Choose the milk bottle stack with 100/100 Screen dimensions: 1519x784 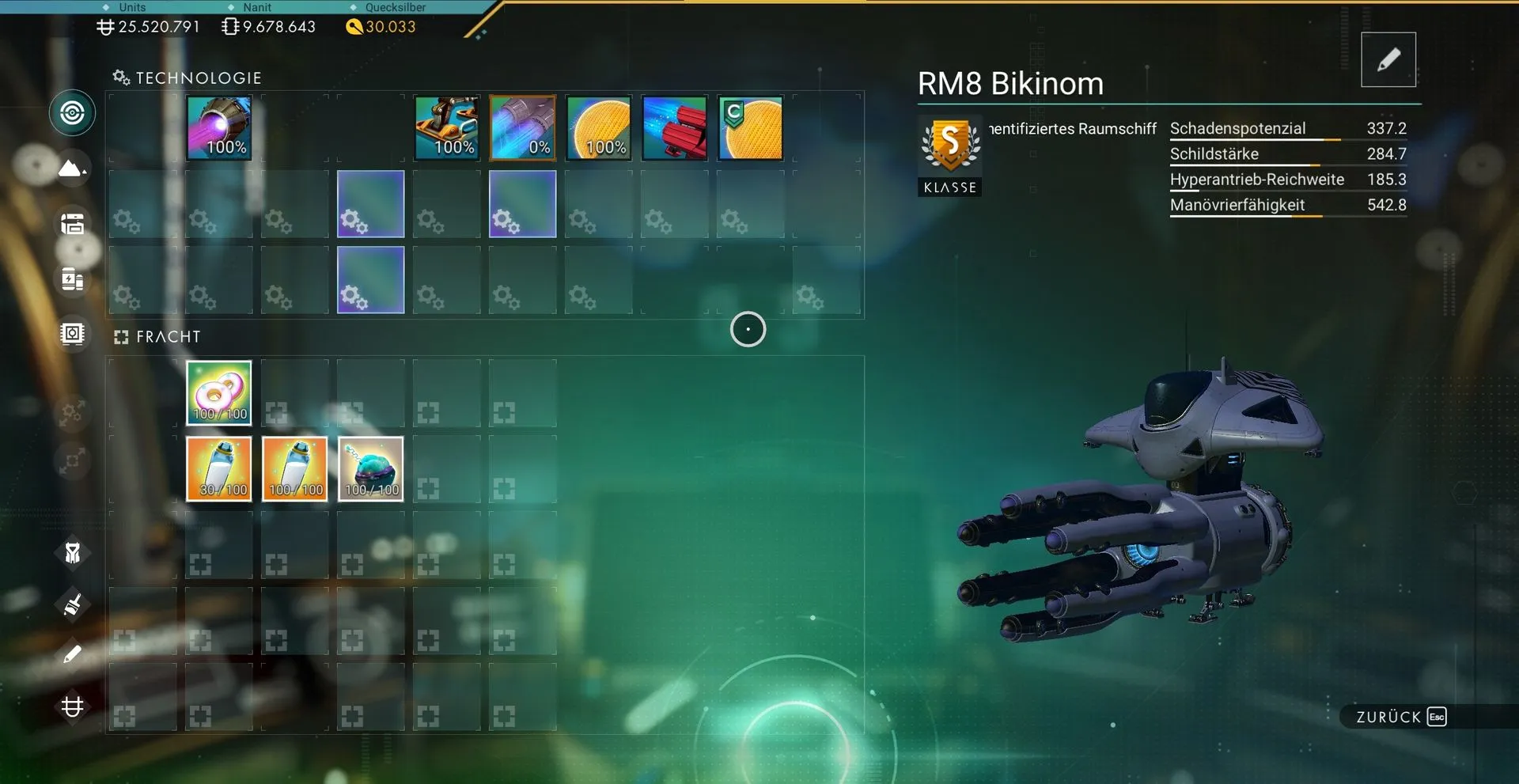coord(295,469)
